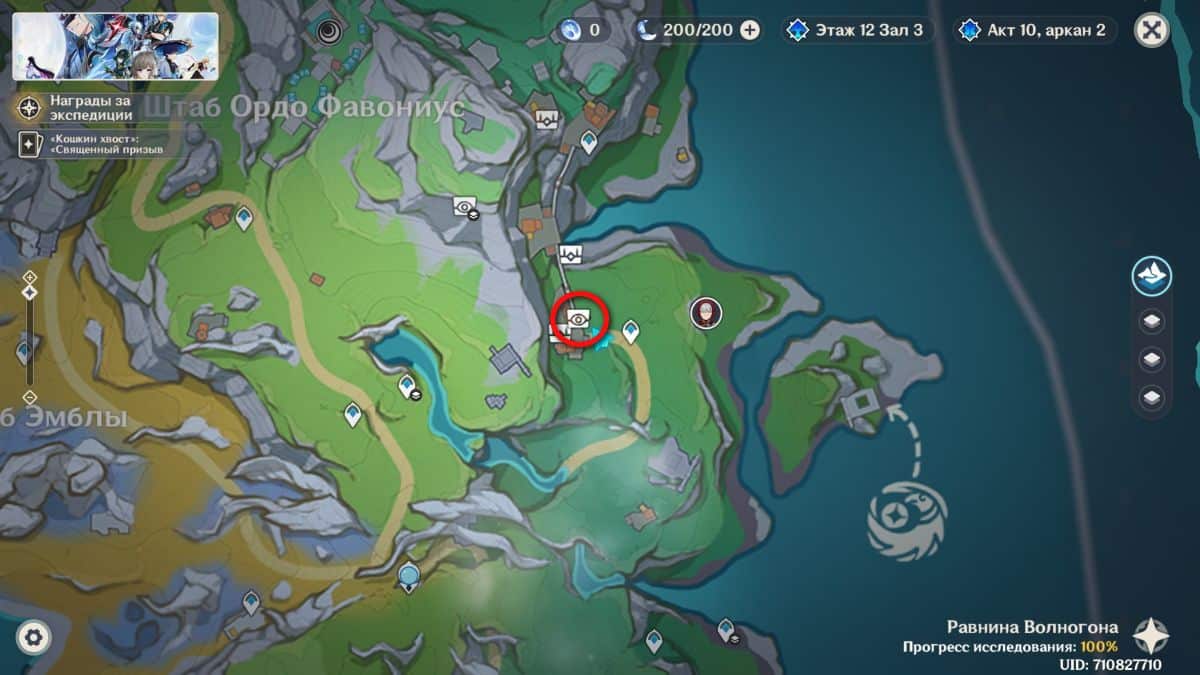The image size is (1200, 675).
Task: Open the Spiral Abyss «Этаж 12 Зал 3» shortcut
Action: [859, 30]
